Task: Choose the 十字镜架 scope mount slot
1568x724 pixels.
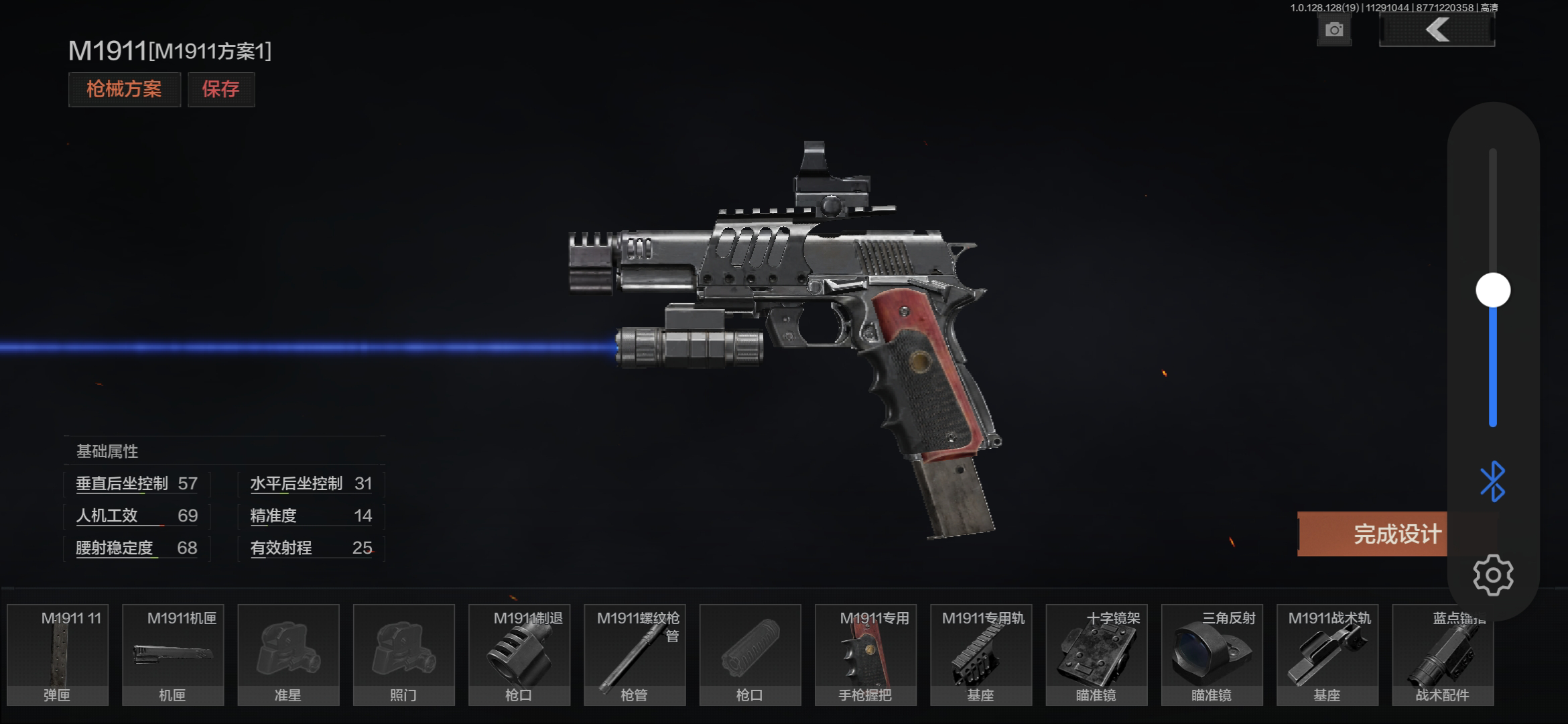Action: coord(1096,655)
